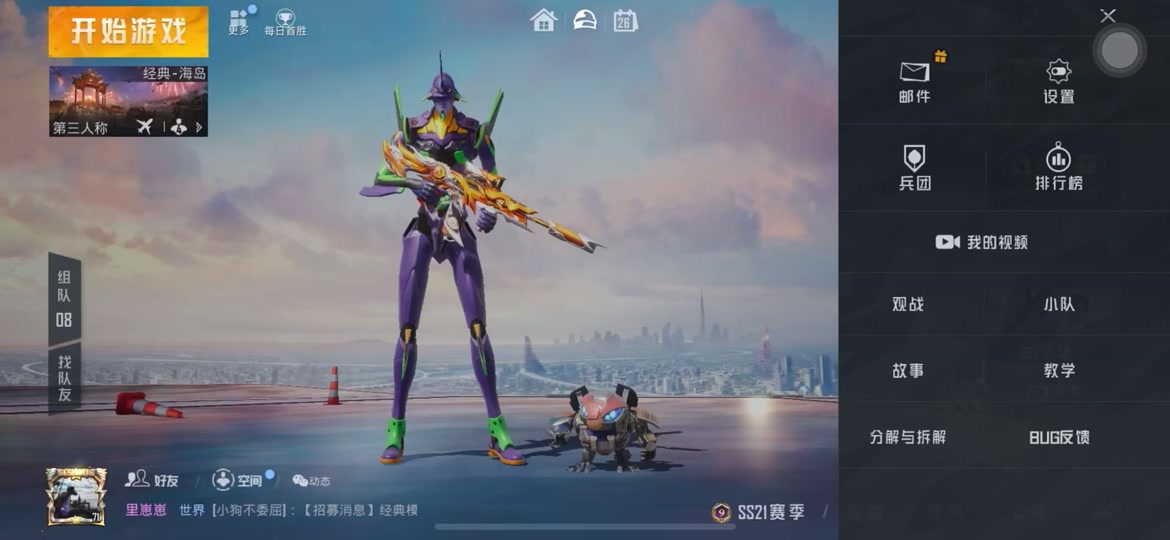Click the player avatar portrait

tap(76, 496)
